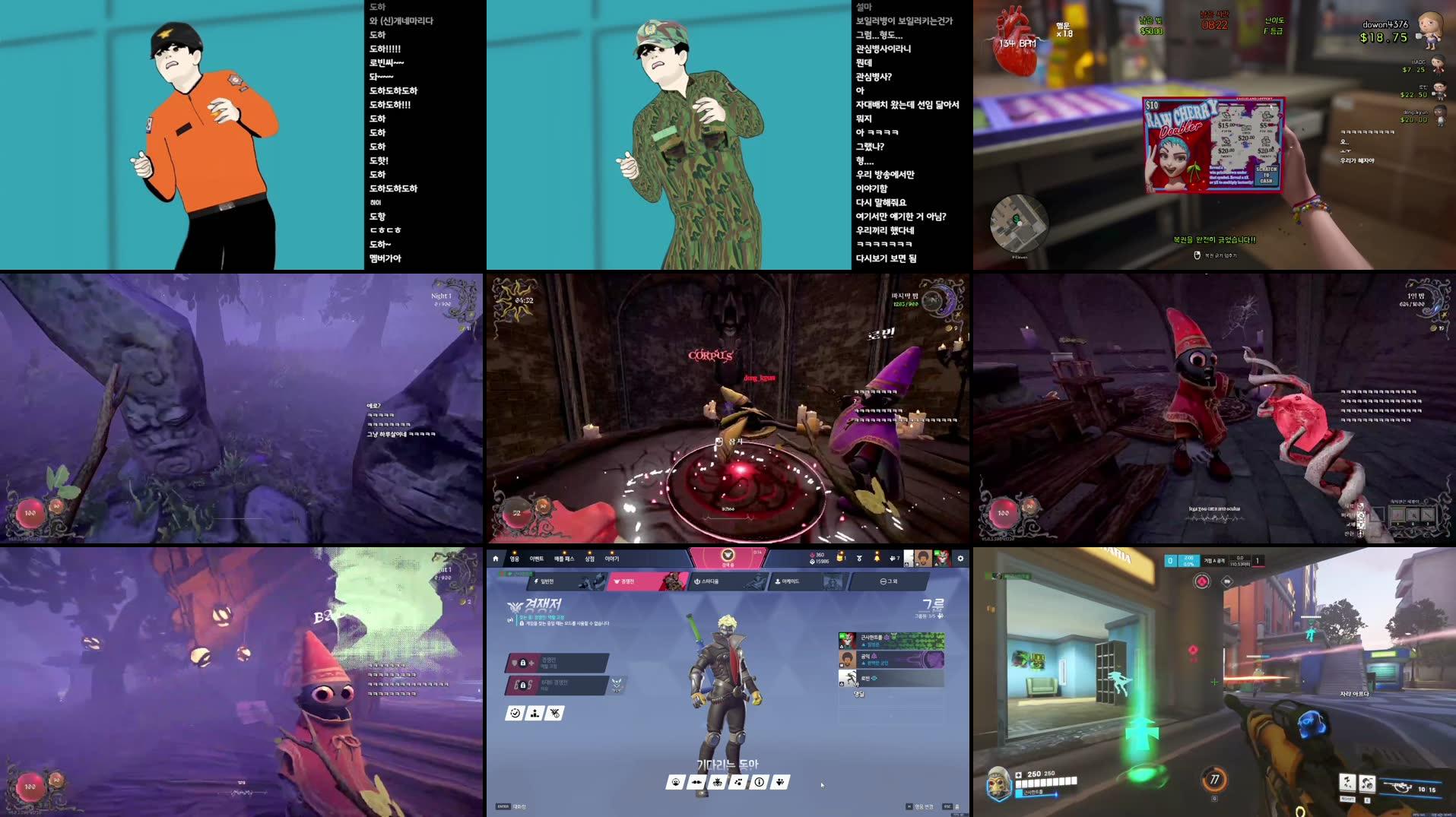Click the 영웅 변경 button at bottom right
Viewport: 1456px width, 817px height.
pos(924,807)
